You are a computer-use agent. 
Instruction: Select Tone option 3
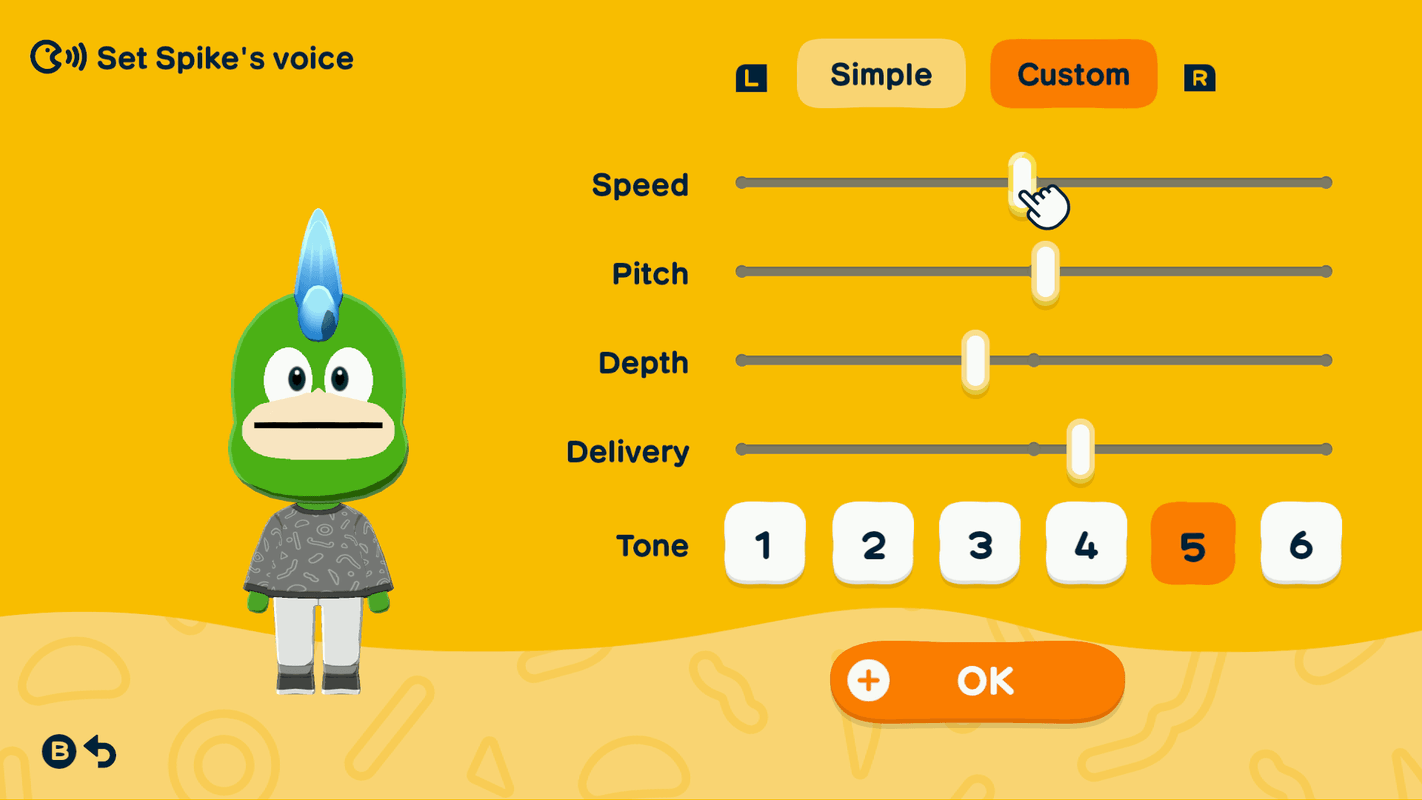coord(979,545)
